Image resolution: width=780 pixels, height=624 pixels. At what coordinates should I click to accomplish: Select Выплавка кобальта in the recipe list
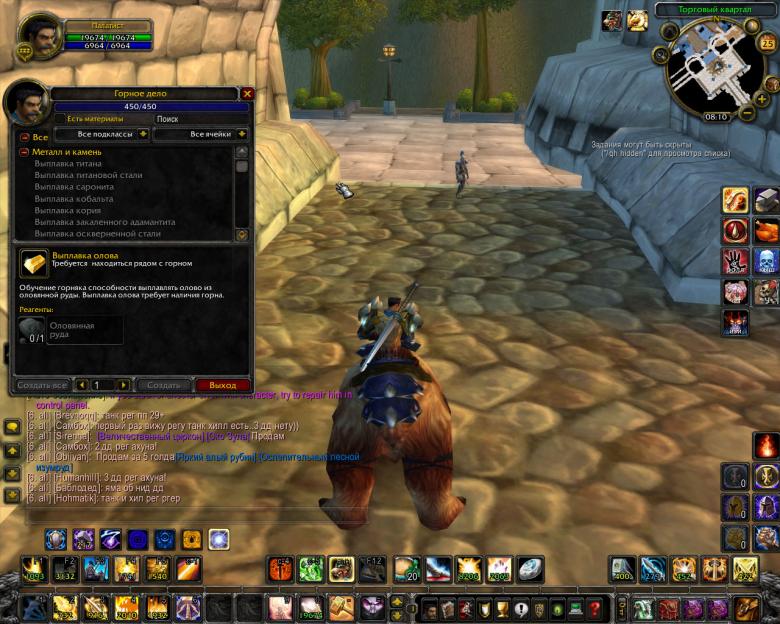74,199
